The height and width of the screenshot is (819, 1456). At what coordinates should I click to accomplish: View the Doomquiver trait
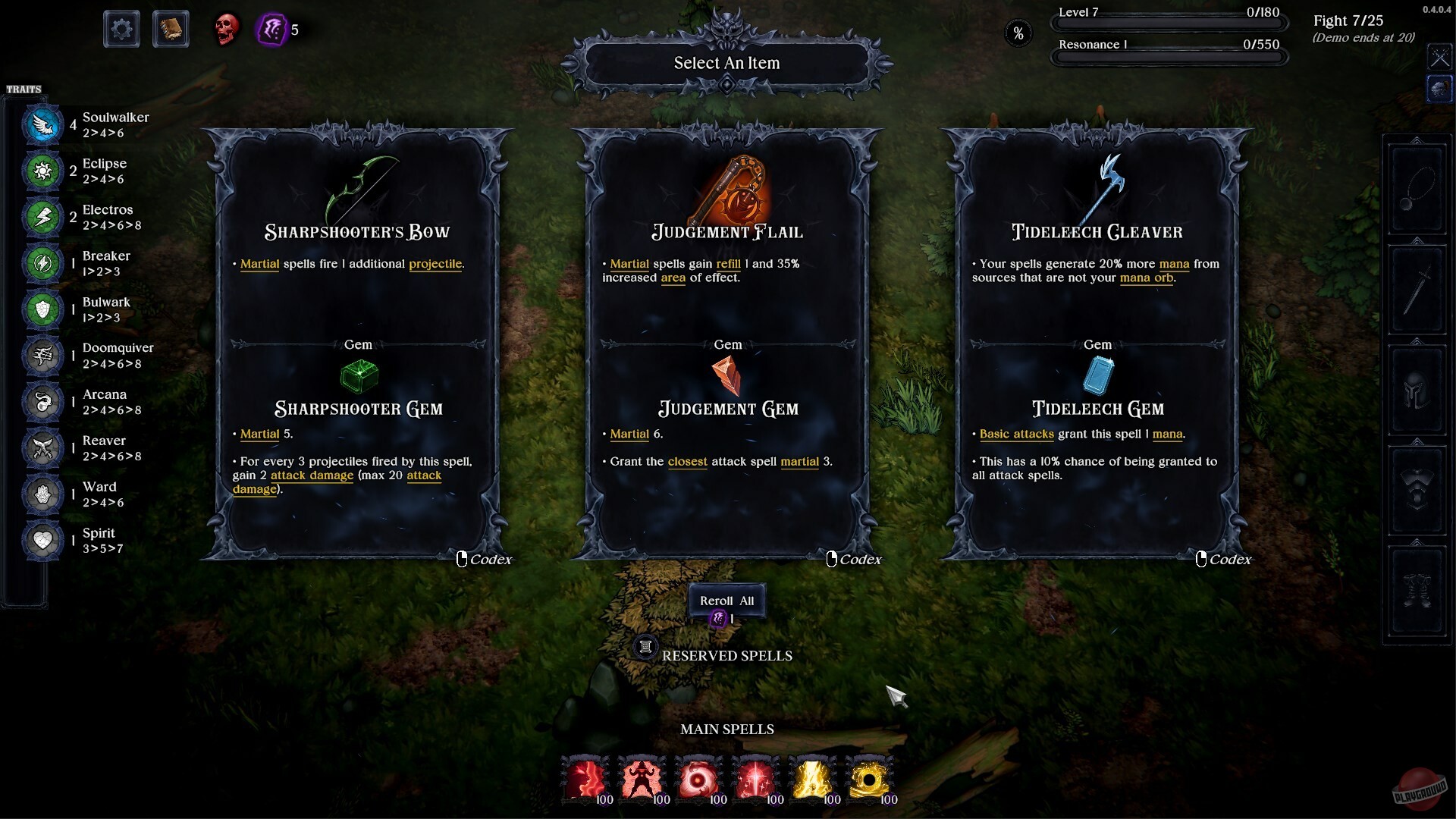43,355
